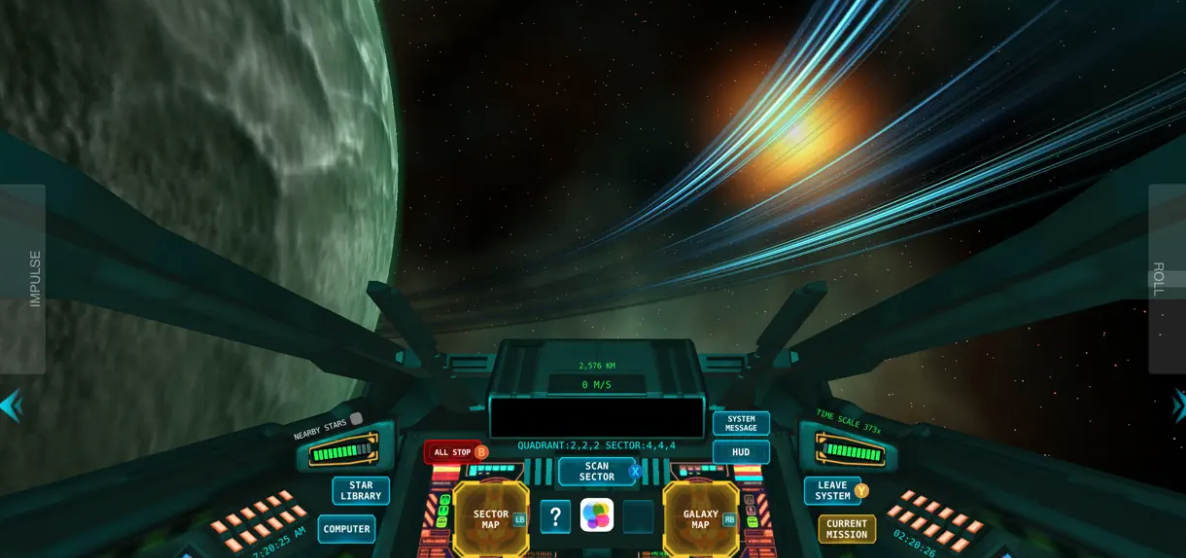Toggle the HUD button

[741, 452]
